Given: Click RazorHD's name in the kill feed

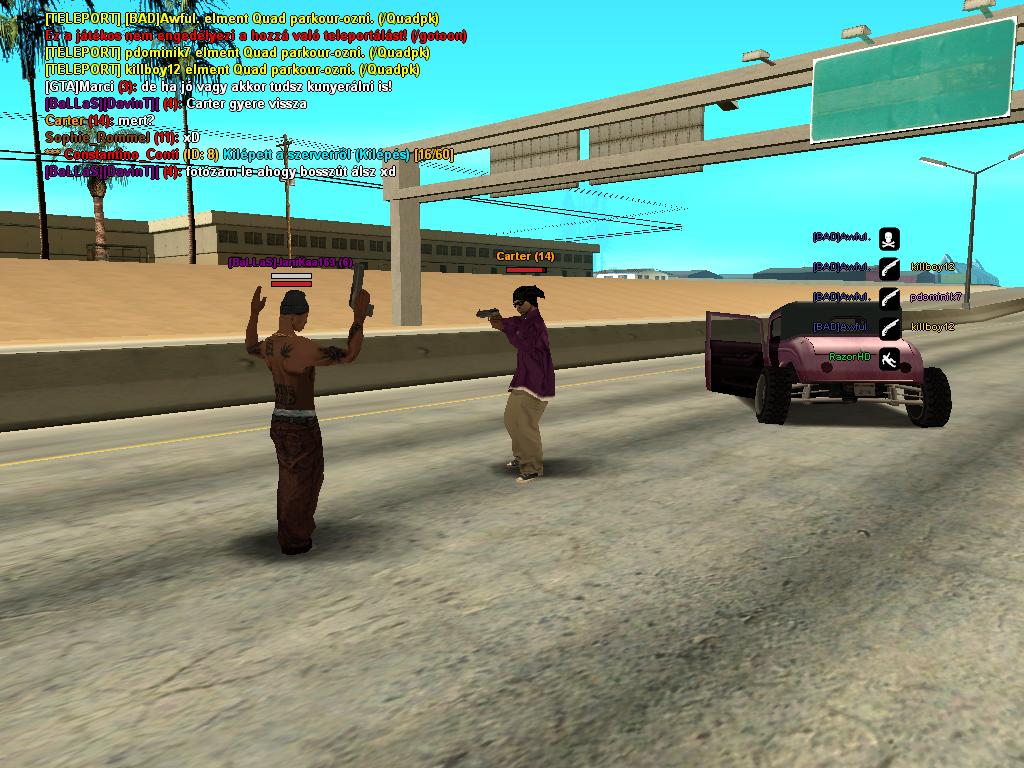Looking at the screenshot, I should point(850,357).
